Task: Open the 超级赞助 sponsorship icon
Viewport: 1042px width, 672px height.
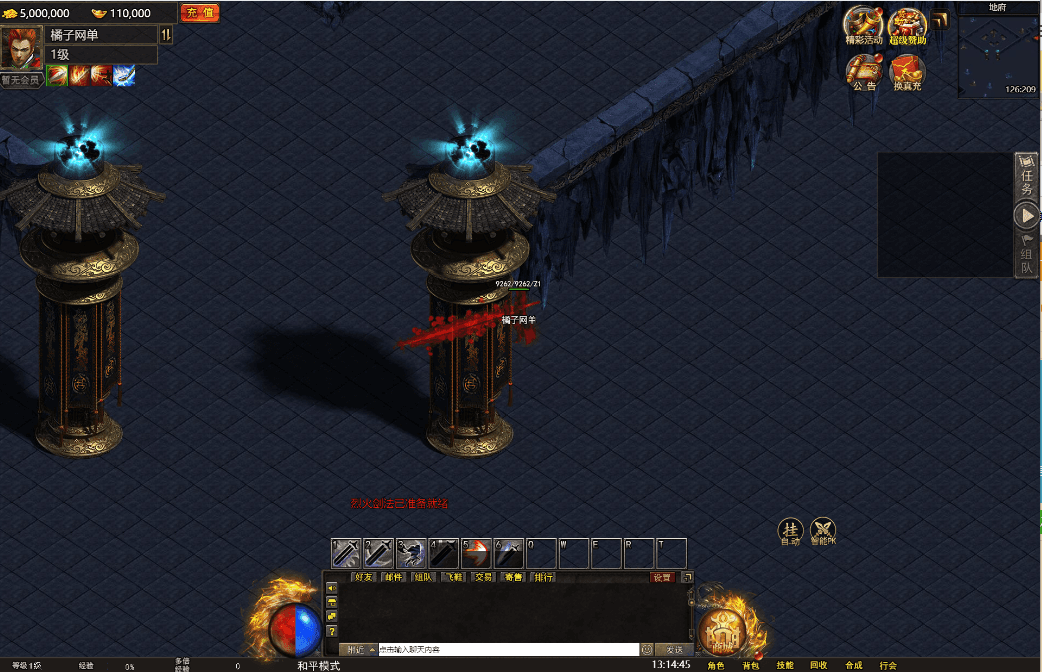Action: coord(907,25)
